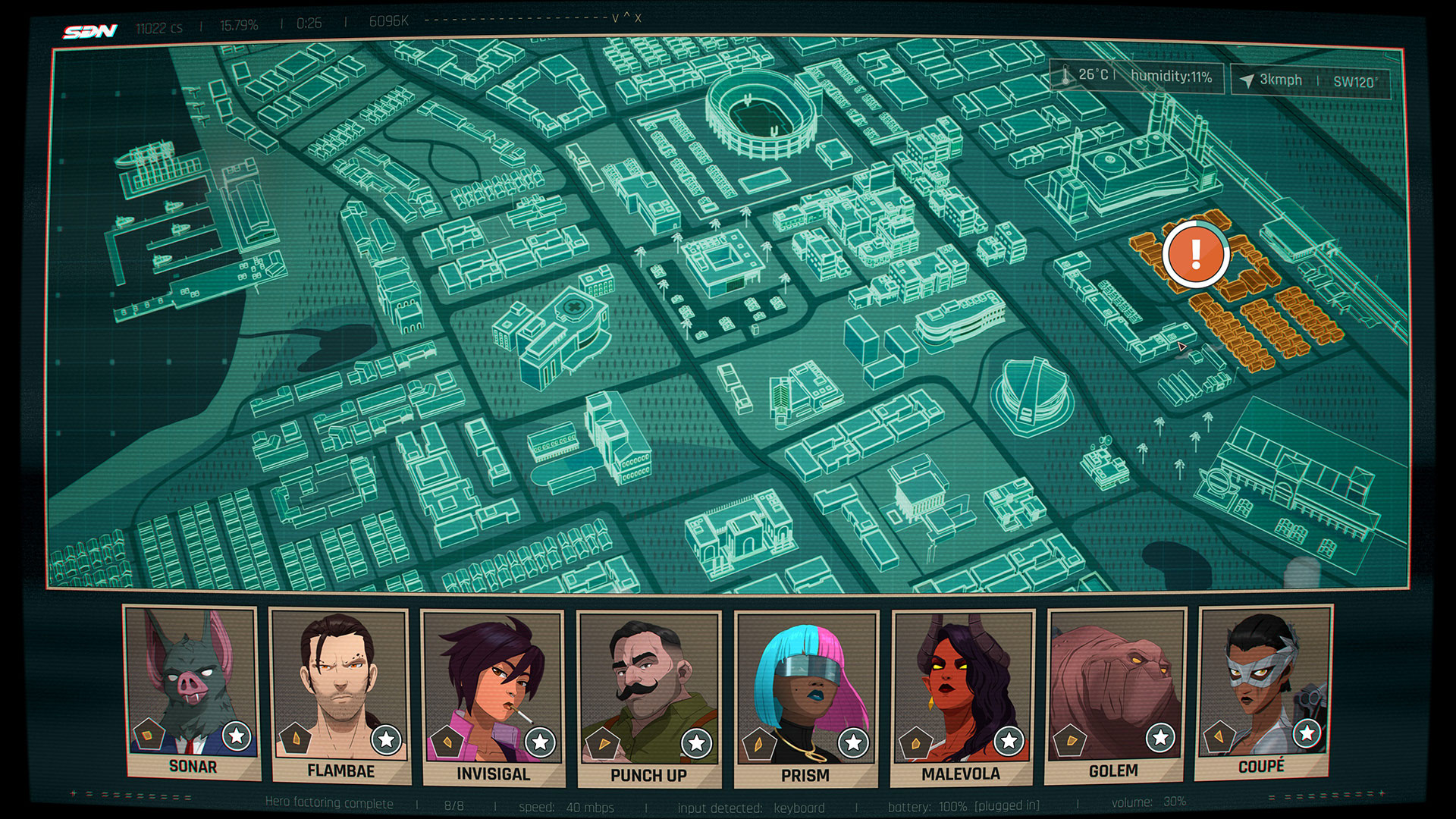The width and height of the screenshot is (1456, 819).
Task: Pick the Golem hero card
Action: (x=1114, y=695)
